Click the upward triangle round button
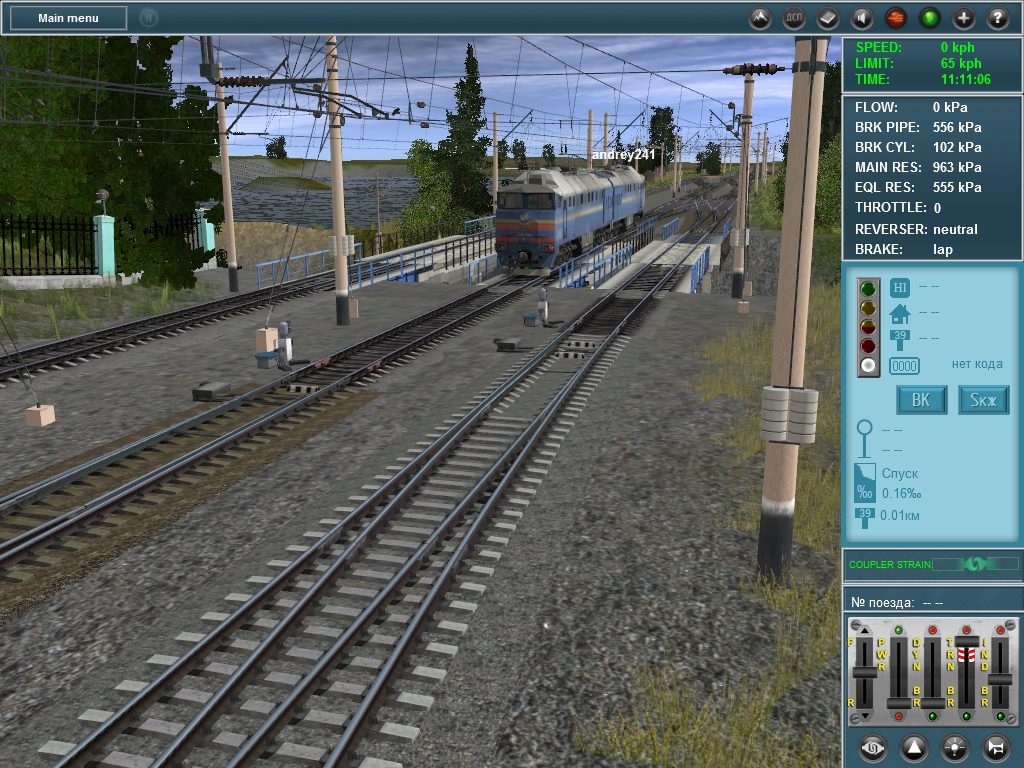 point(914,747)
